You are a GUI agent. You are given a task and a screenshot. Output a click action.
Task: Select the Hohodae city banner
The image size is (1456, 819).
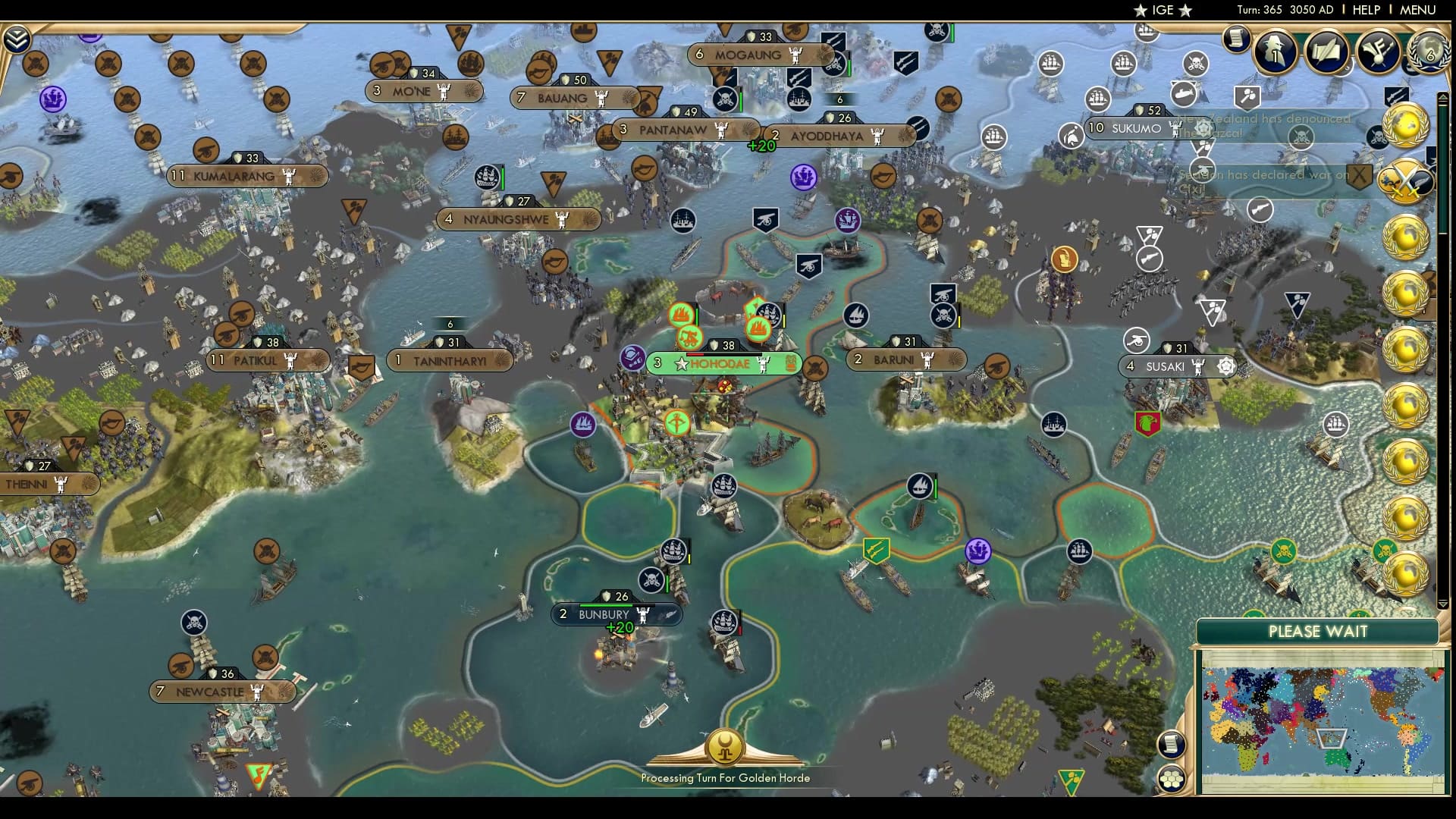tap(719, 364)
